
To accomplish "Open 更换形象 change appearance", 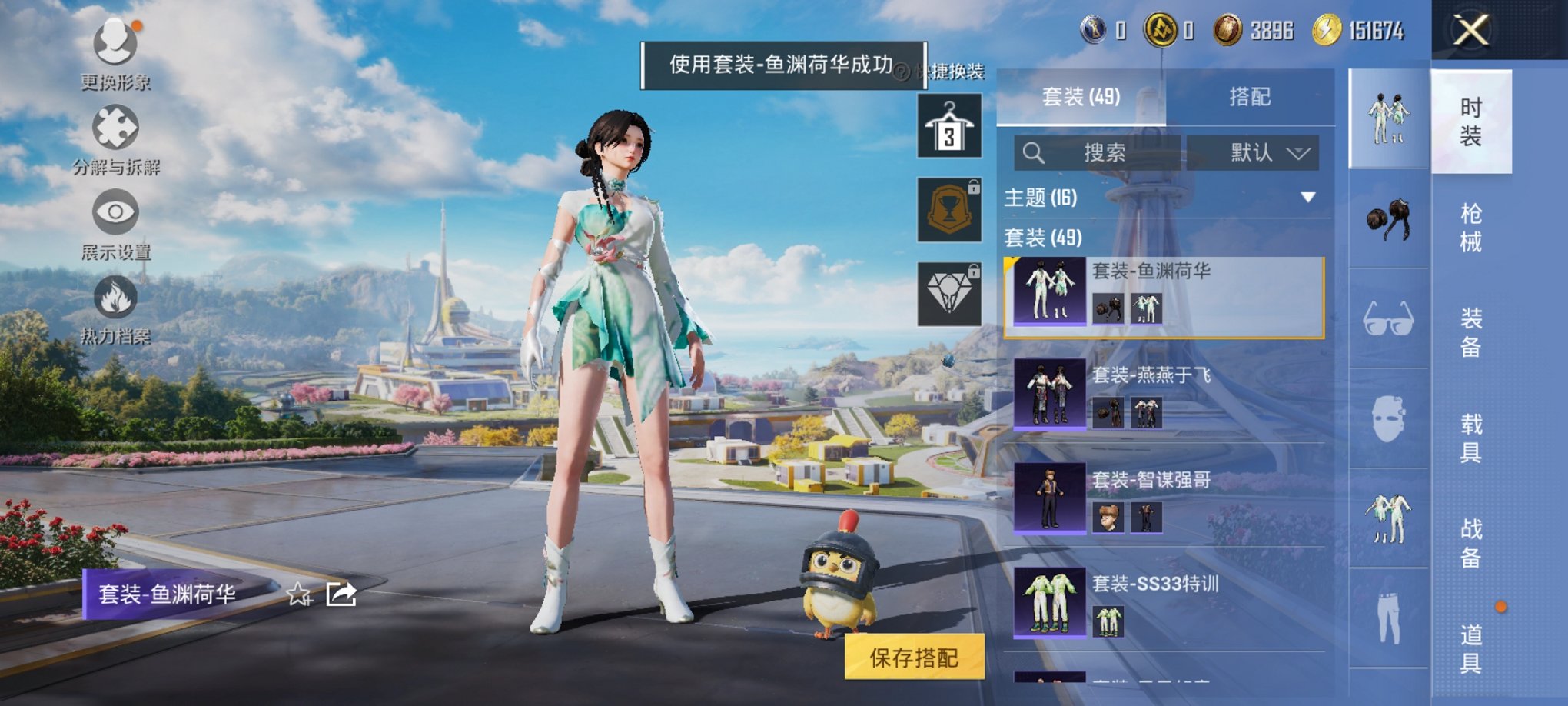I will [x=115, y=45].
